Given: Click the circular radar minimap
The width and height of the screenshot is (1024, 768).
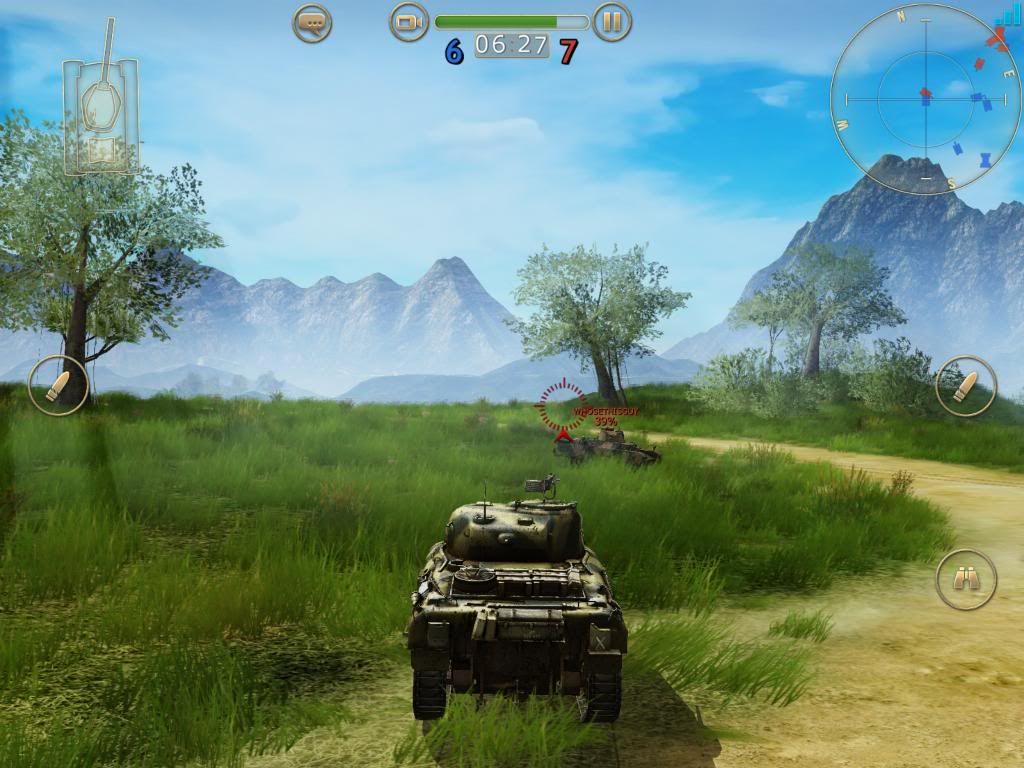Looking at the screenshot, I should pos(925,98).
